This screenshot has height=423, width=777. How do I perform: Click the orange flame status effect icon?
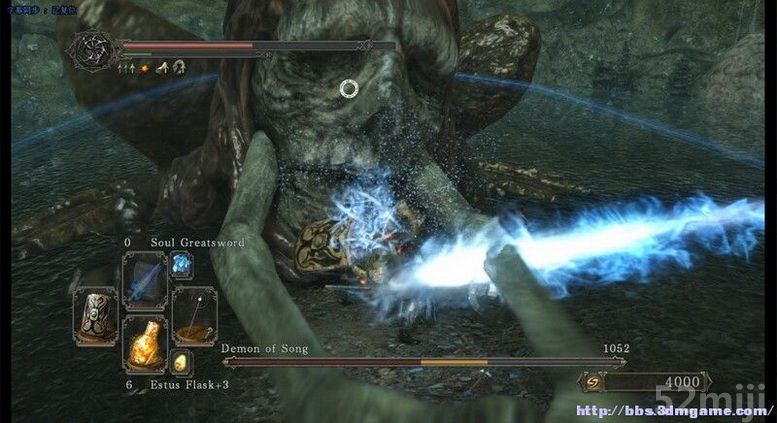coord(144,68)
